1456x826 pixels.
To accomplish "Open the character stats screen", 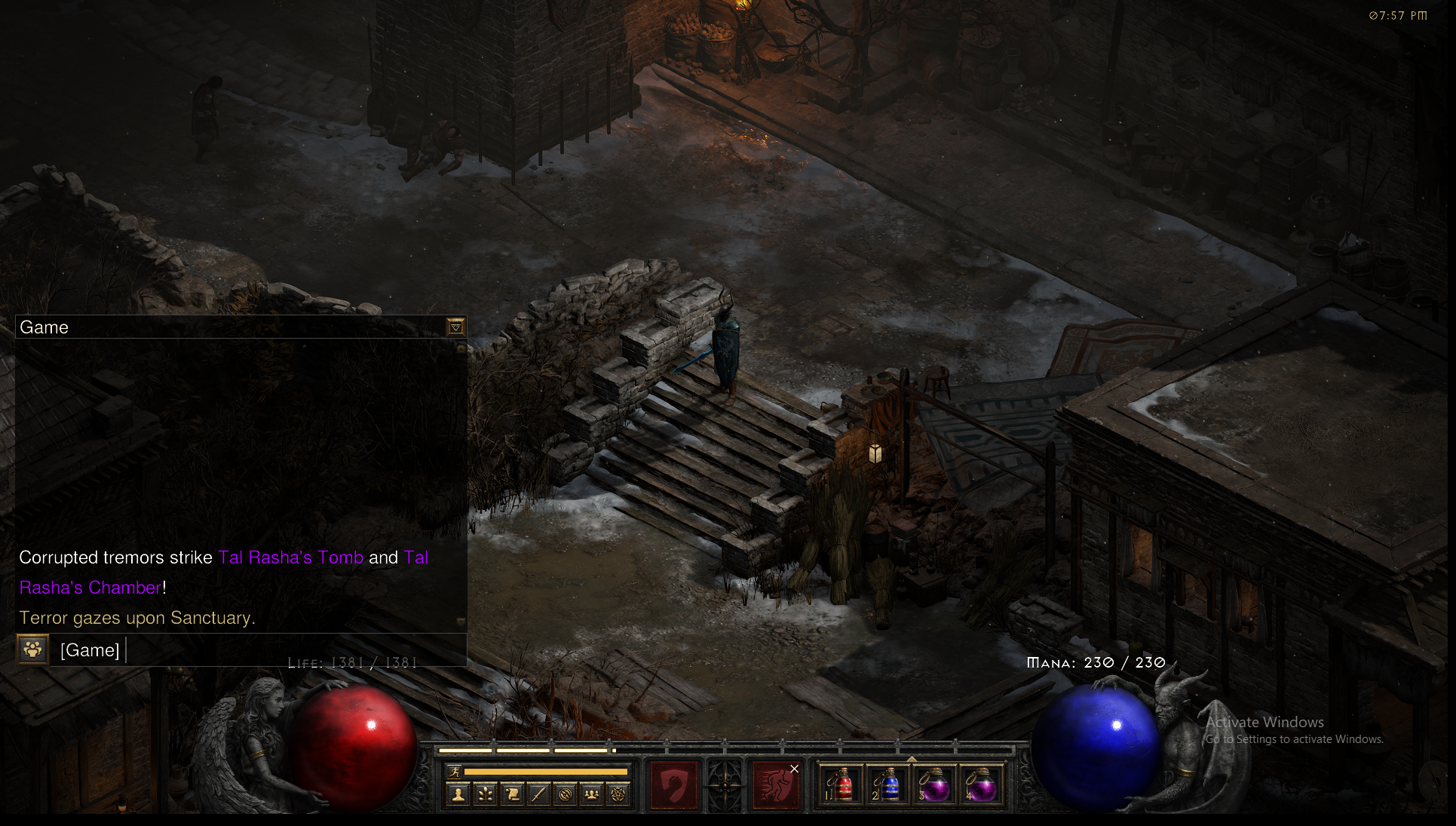I will coord(458,794).
